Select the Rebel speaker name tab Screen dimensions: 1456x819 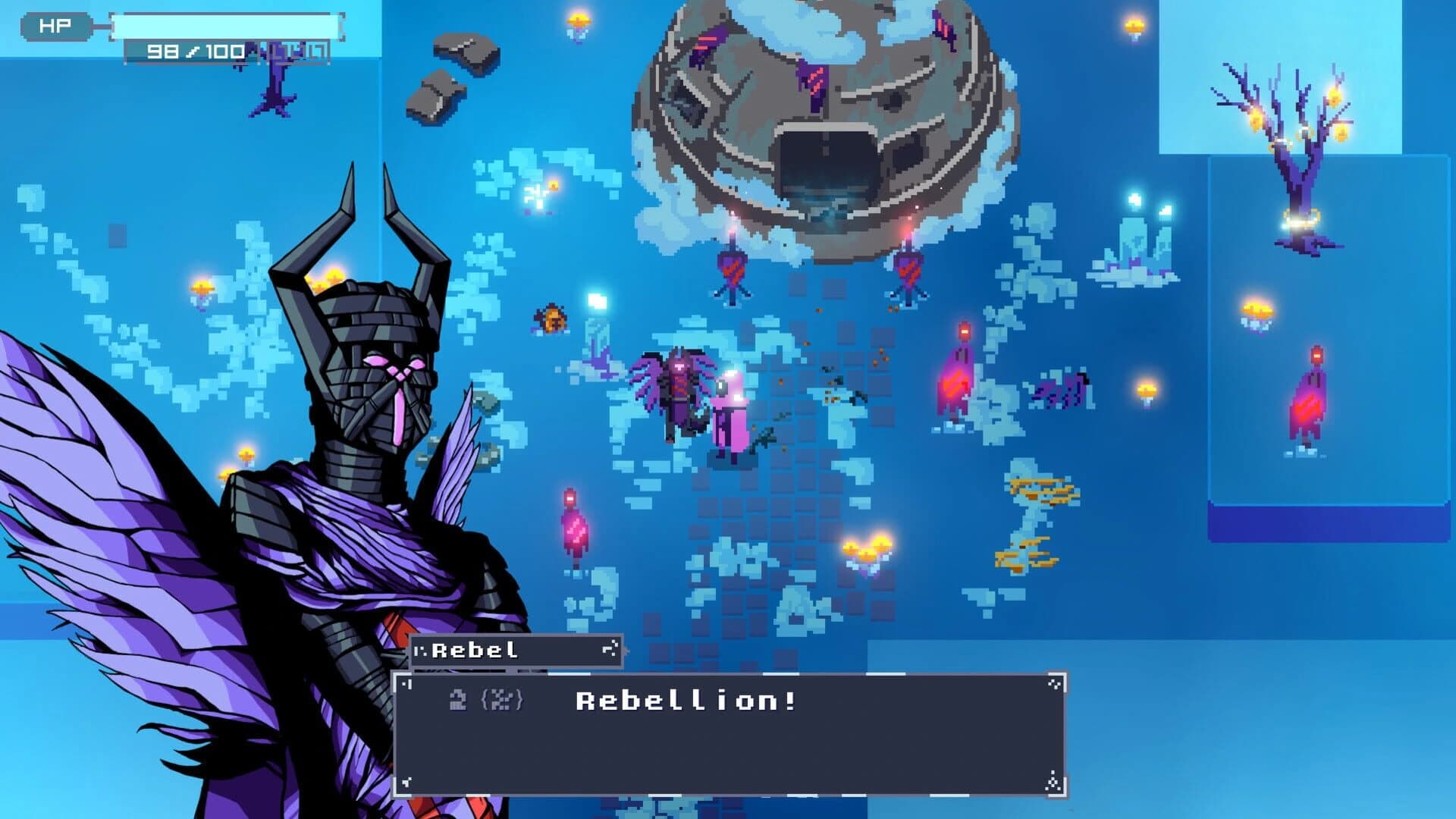click(x=474, y=651)
